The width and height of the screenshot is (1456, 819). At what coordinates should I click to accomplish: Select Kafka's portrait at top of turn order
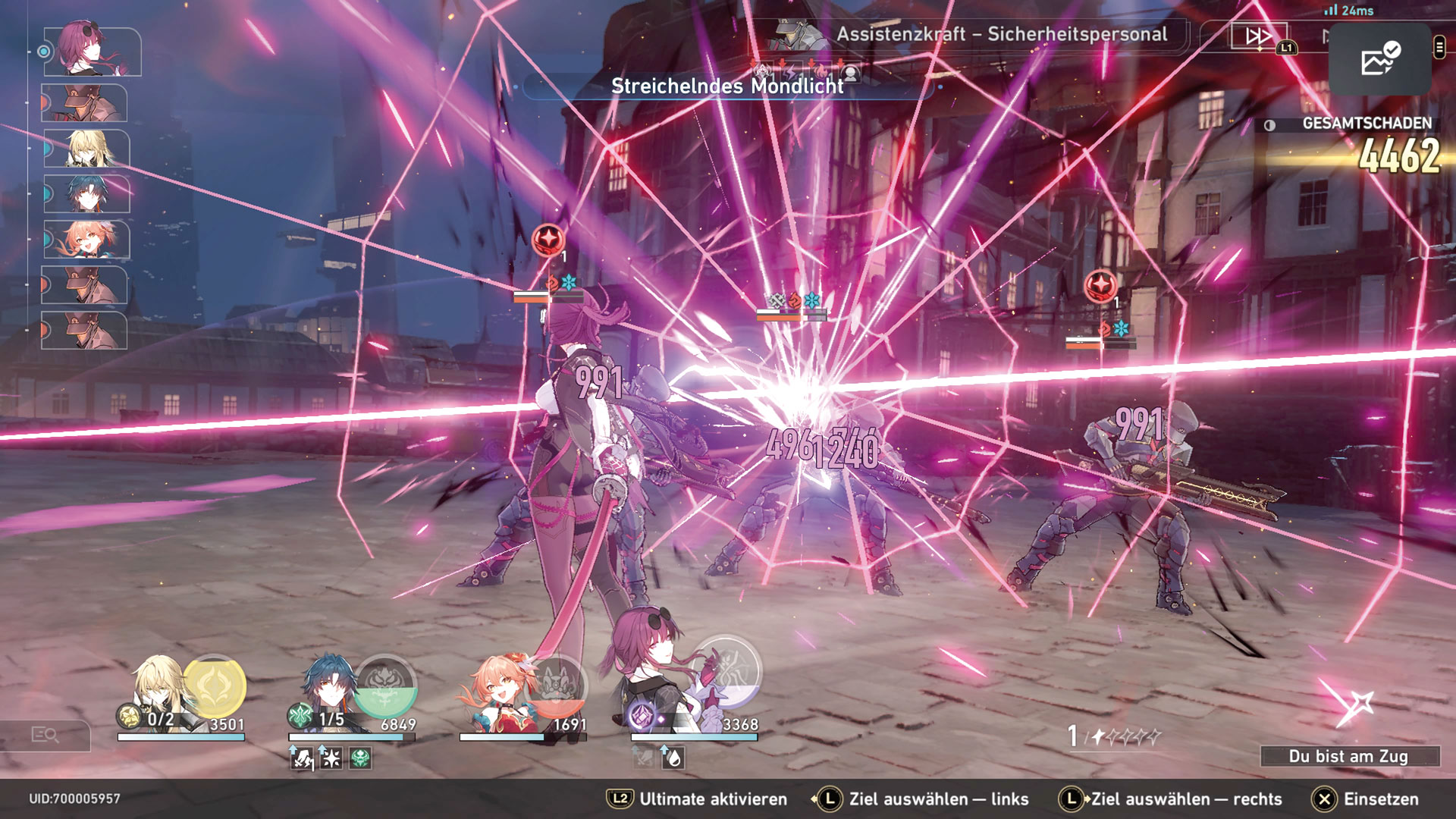(92, 50)
